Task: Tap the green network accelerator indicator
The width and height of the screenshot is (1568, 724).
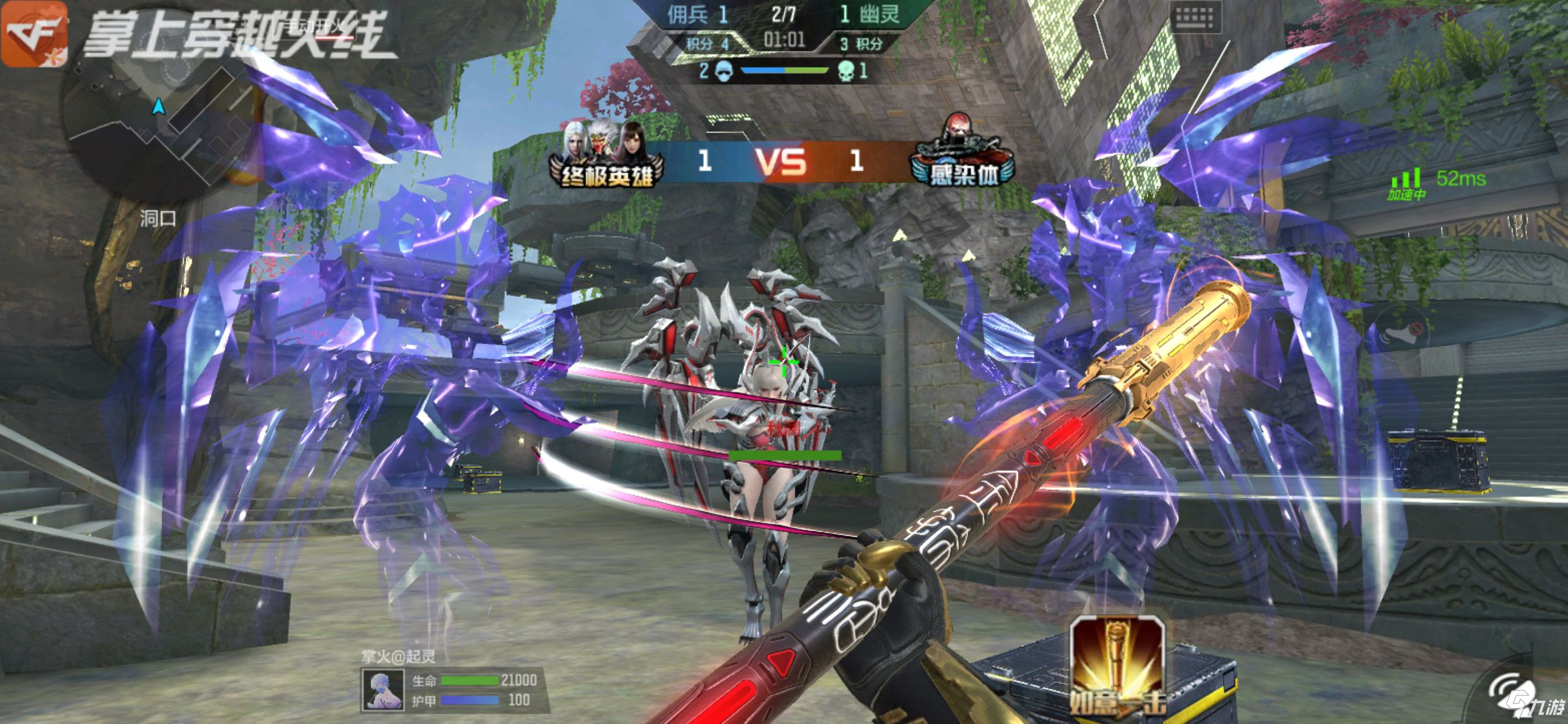Action: 1407,184
